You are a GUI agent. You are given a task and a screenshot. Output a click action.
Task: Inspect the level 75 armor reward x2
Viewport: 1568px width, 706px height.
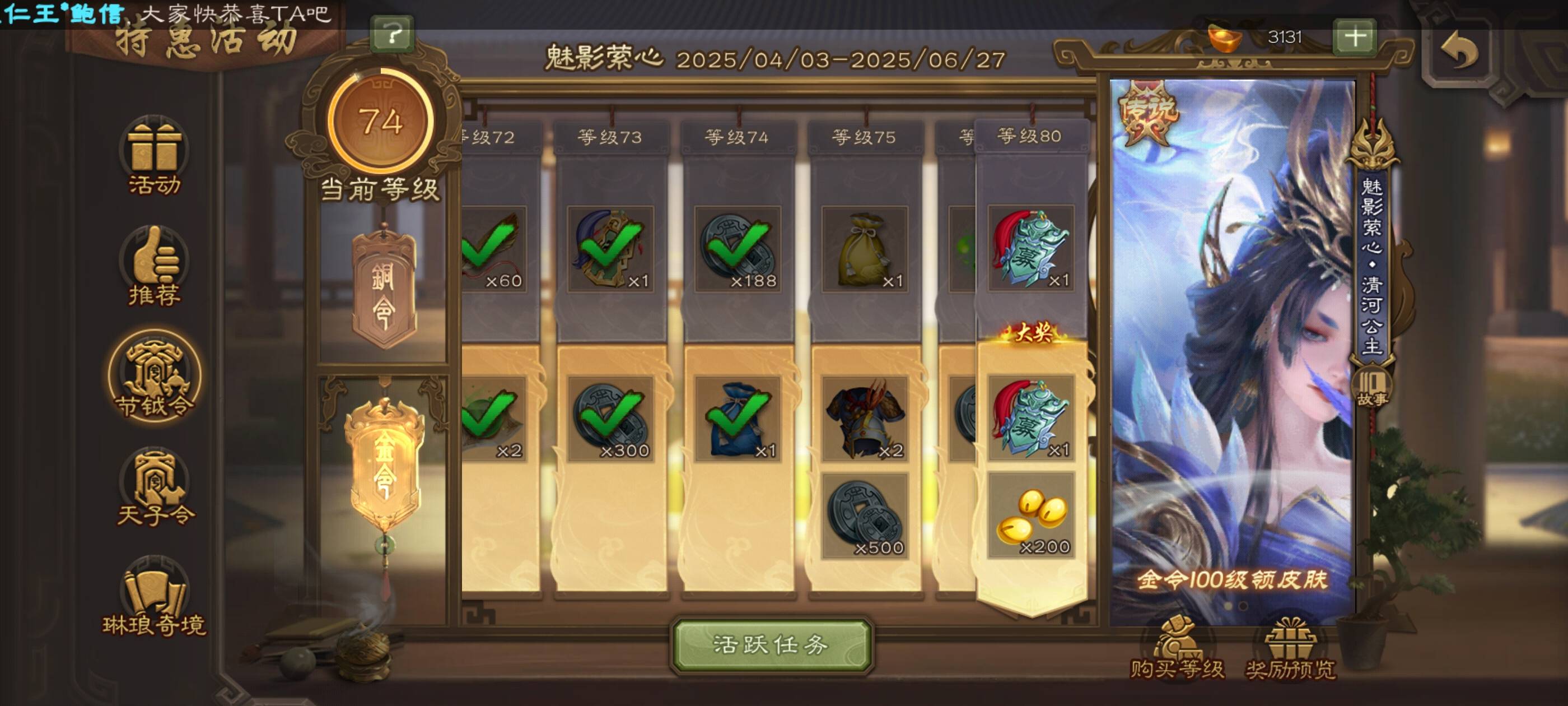(x=864, y=419)
